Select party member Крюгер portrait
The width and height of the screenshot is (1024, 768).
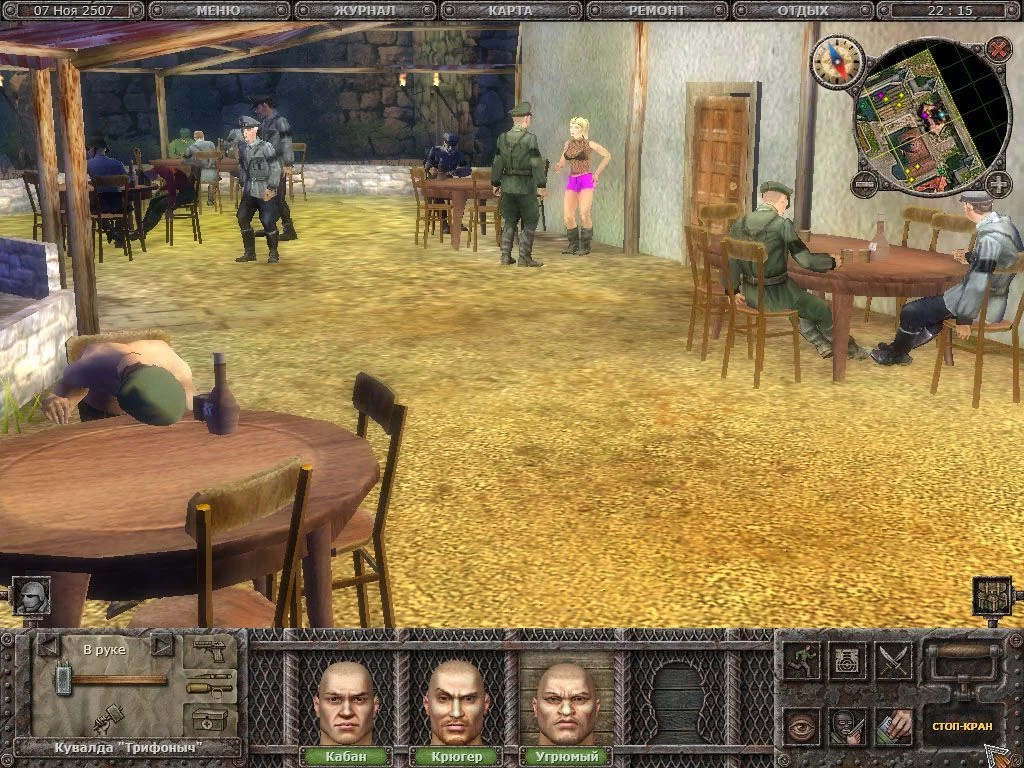coord(456,702)
